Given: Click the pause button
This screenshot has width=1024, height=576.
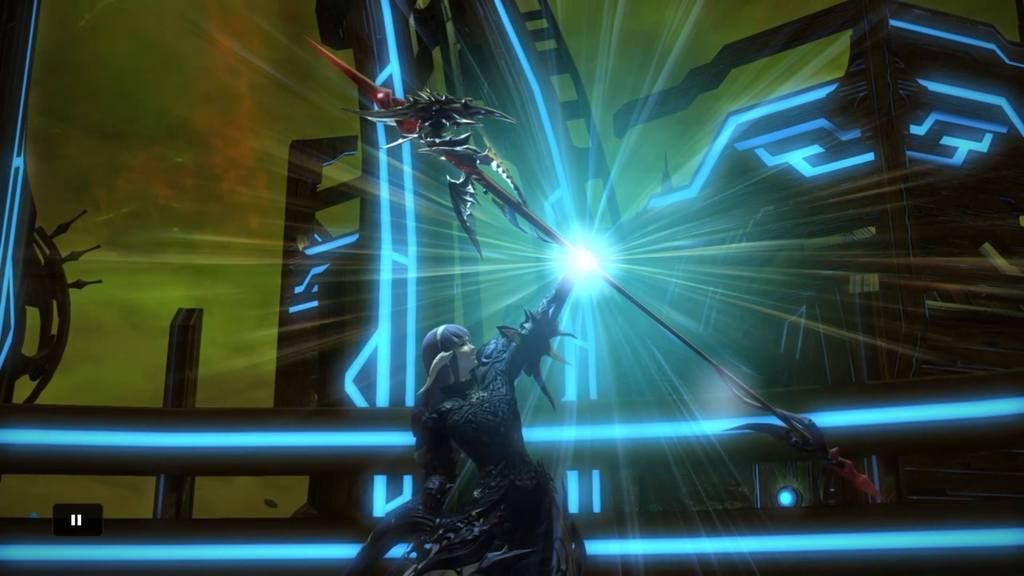Looking at the screenshot, I should coord(77,519).
